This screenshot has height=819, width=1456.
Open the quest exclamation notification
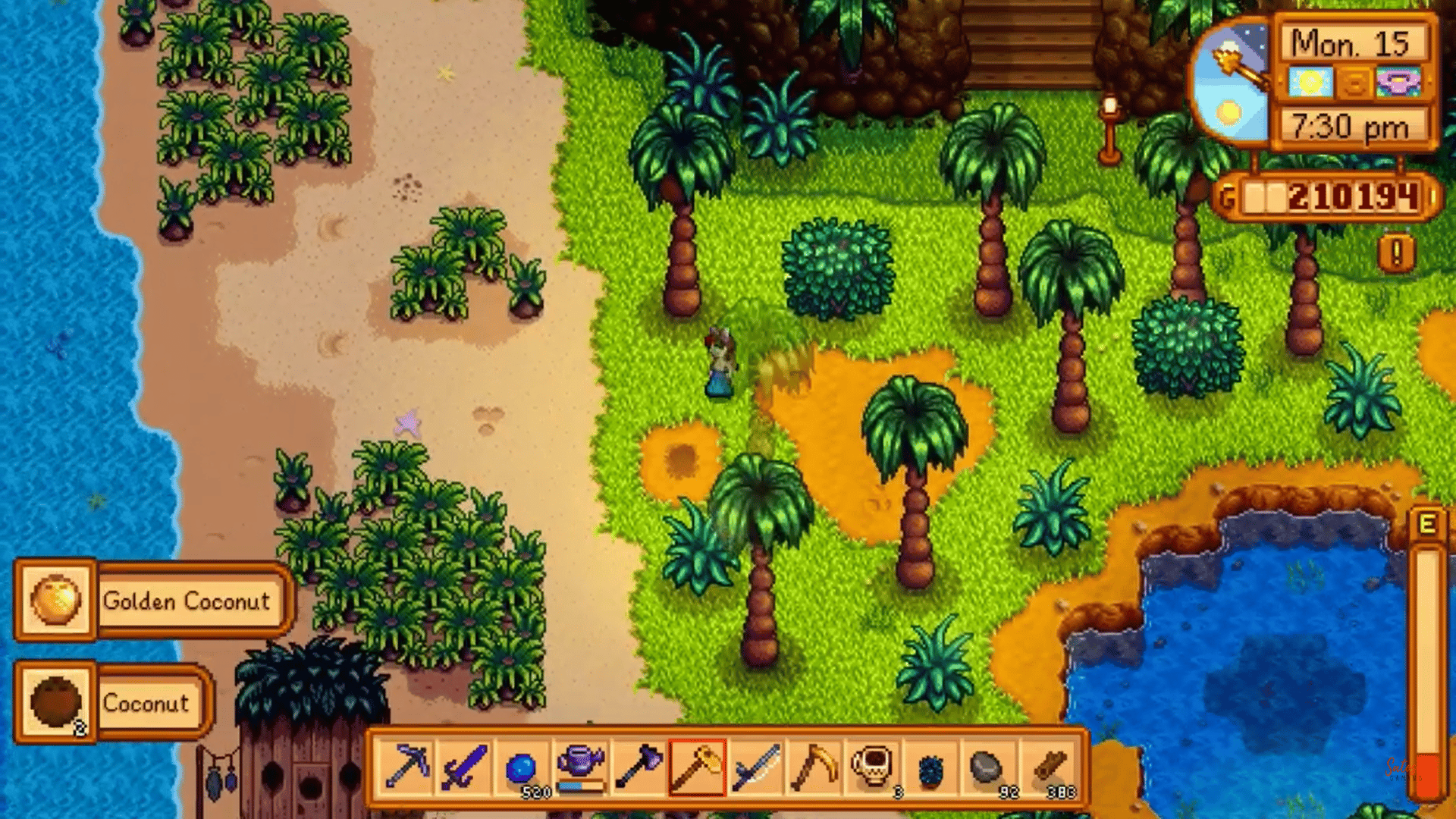point(1395,250)
